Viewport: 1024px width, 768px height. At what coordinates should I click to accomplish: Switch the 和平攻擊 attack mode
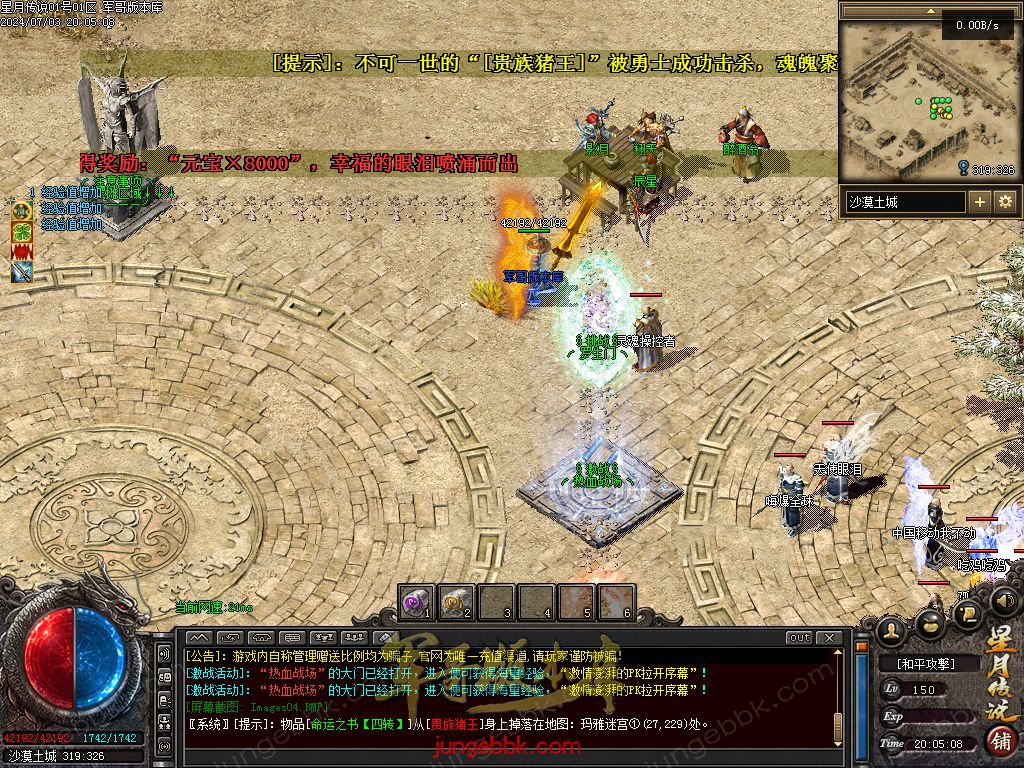925,663
